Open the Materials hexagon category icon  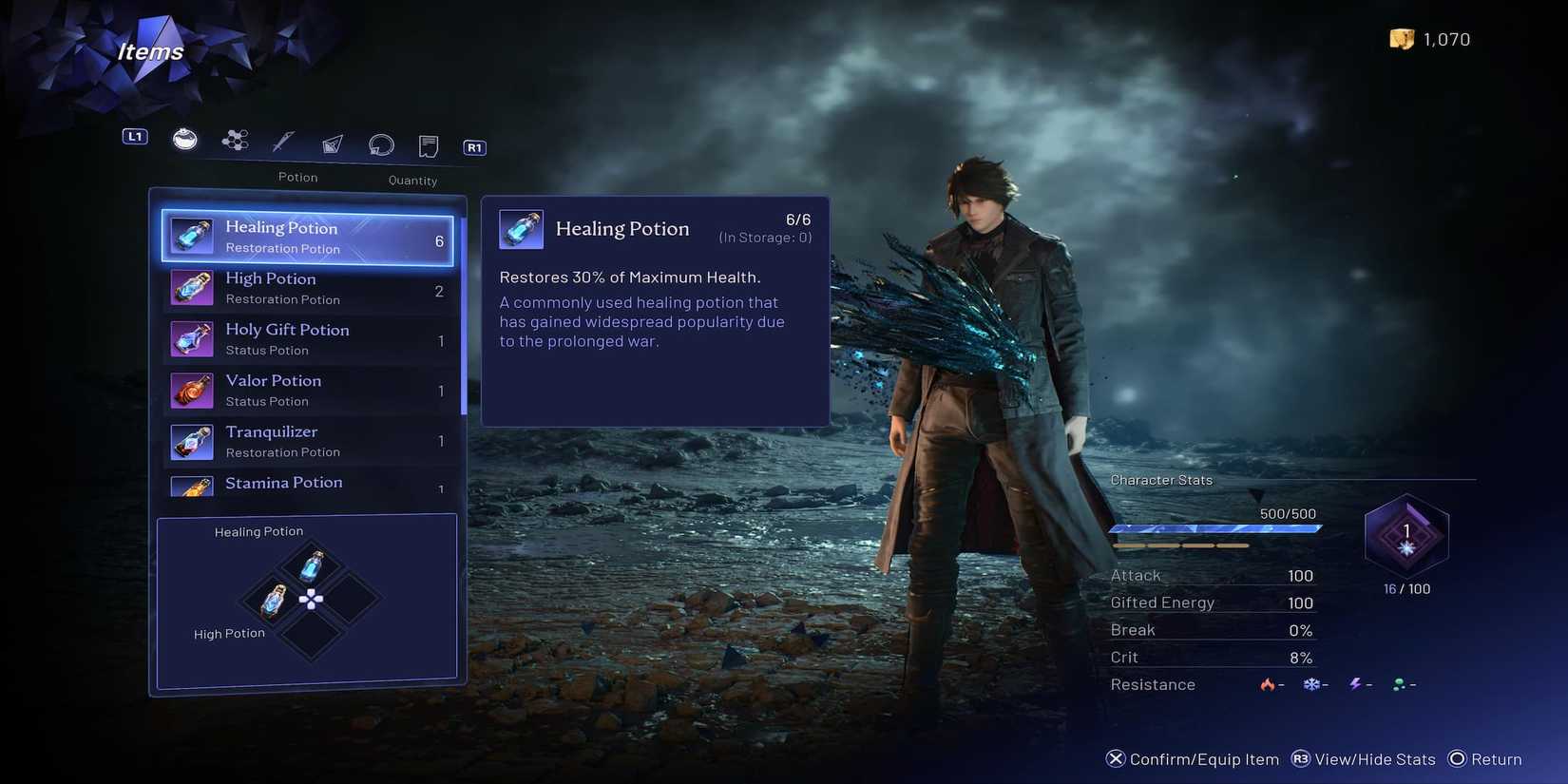coord(234,143)
